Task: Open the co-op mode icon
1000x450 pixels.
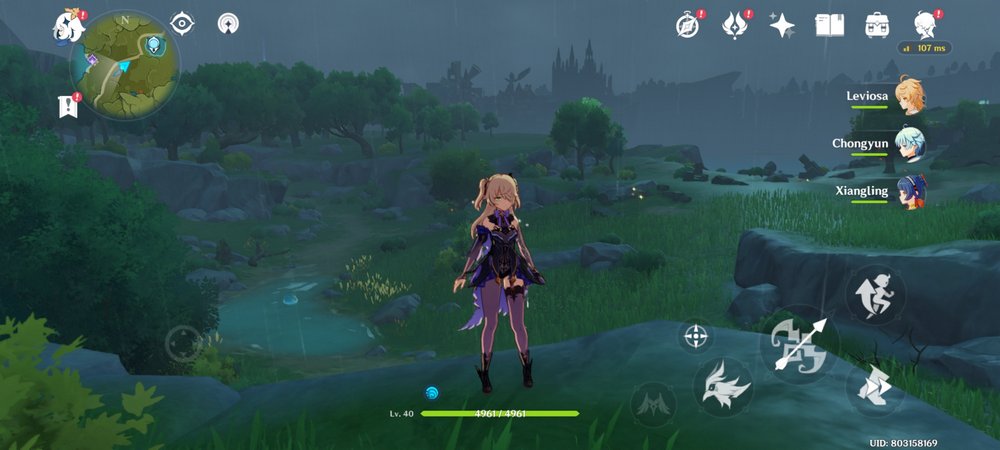Action: (229, 23)
